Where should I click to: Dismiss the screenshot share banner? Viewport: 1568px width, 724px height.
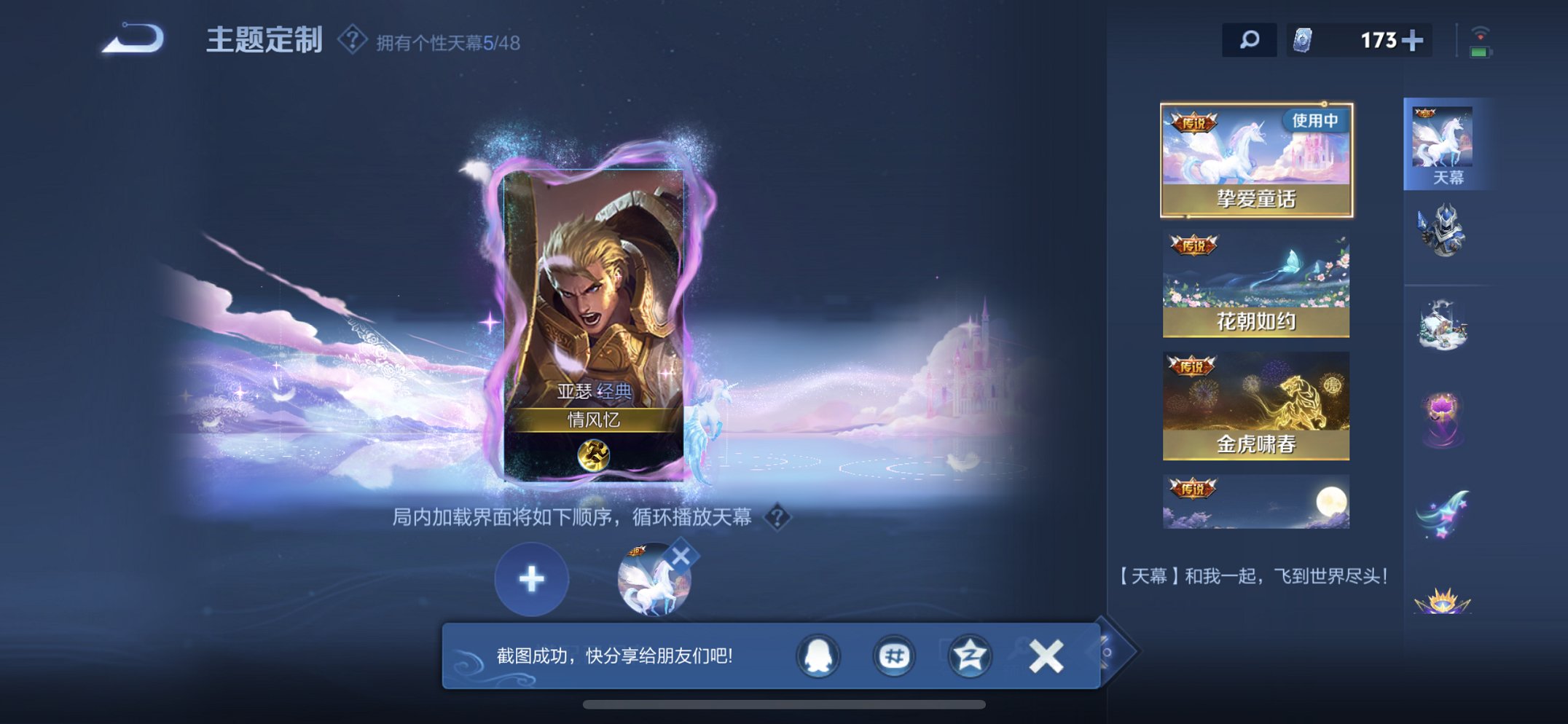pyautogui.click(x=1045, y=655)
